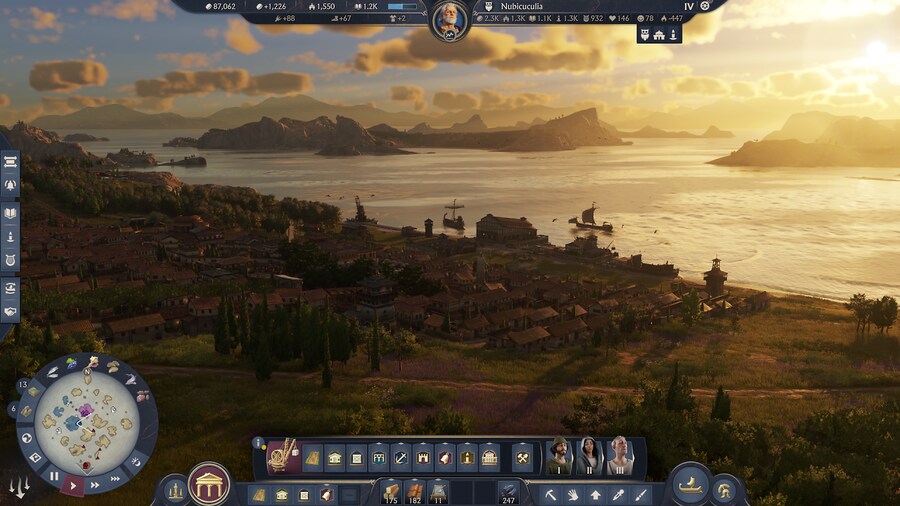Select the crossed hammers build option
The height and width of the screenshot is (506, 900).
pyautogui.click(x=522, y=458)
